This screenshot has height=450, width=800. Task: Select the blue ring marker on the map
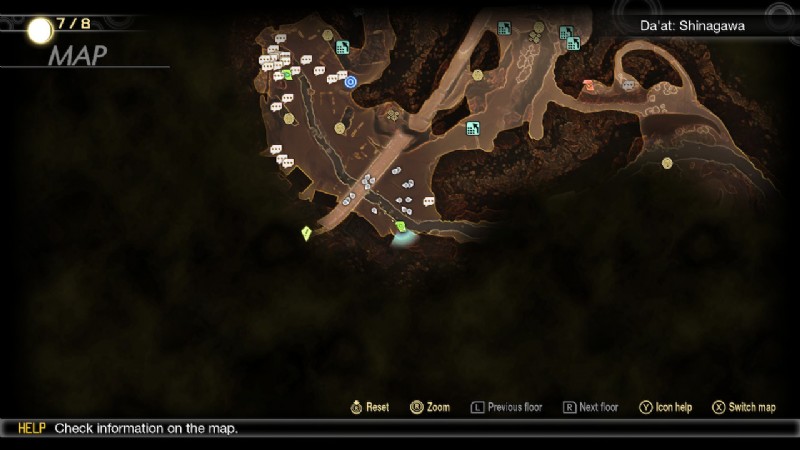click(x=351, y=82)
